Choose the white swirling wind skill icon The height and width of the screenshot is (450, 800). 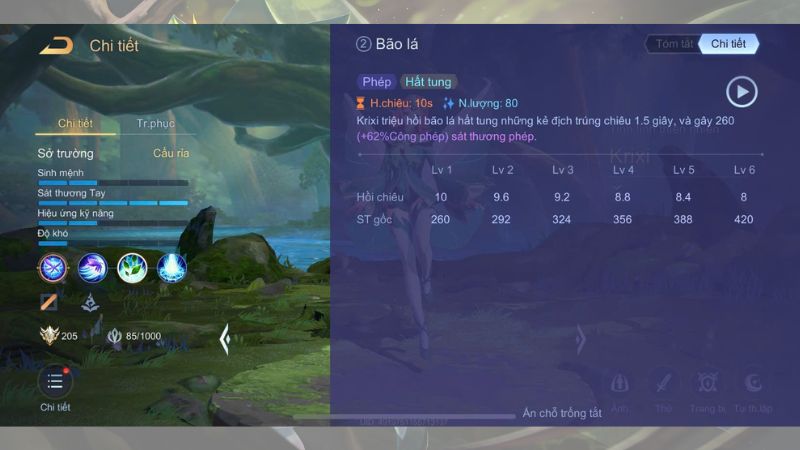click(x=93, y=267)
